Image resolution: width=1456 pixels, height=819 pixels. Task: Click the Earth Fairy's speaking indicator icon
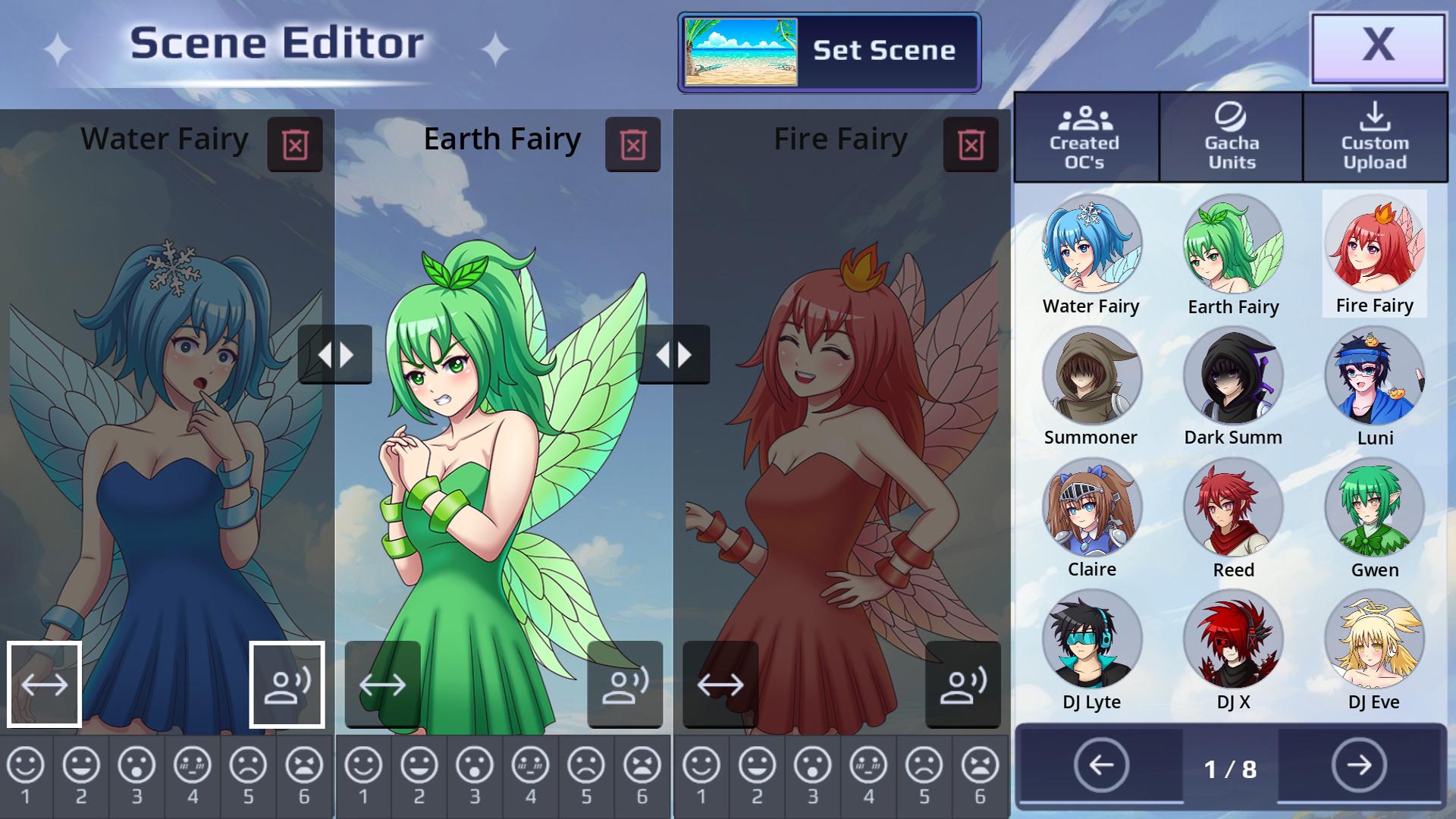624,685
